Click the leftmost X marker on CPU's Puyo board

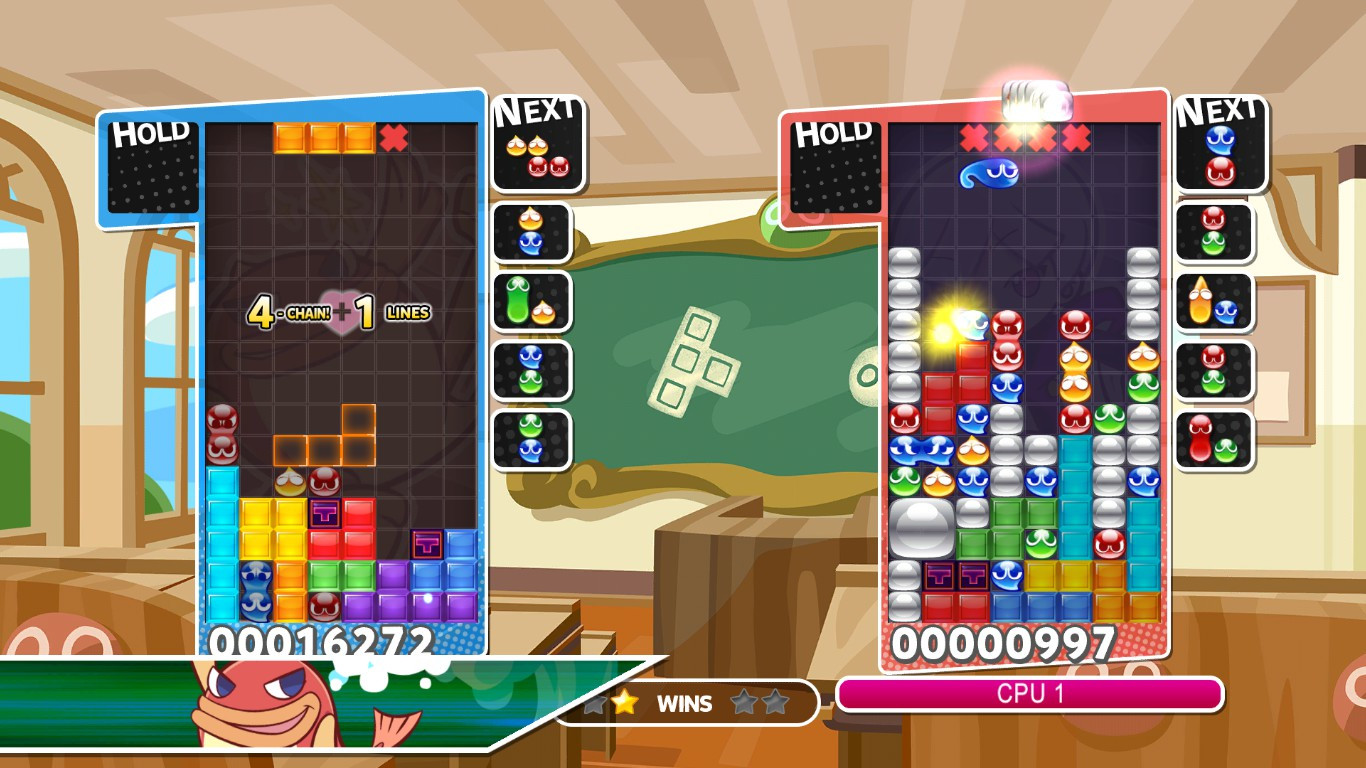click(973, 135)
